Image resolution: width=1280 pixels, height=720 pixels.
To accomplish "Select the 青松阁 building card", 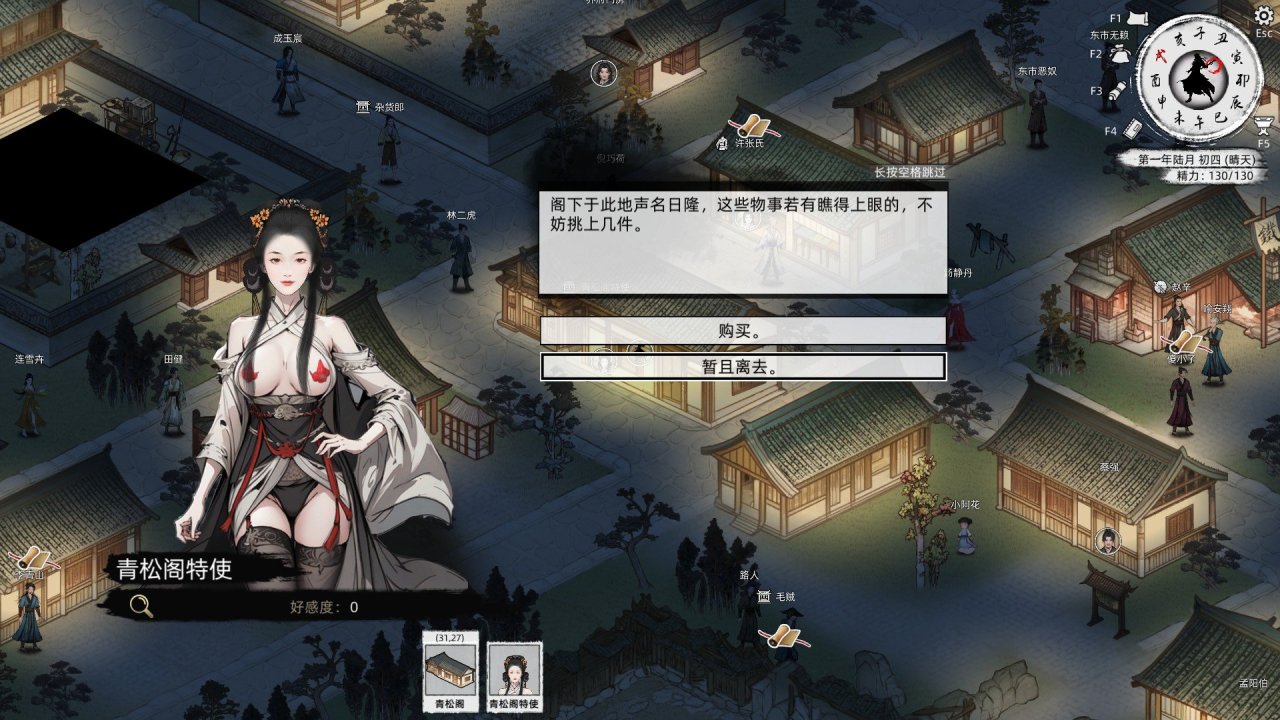I will pos(450,672).
